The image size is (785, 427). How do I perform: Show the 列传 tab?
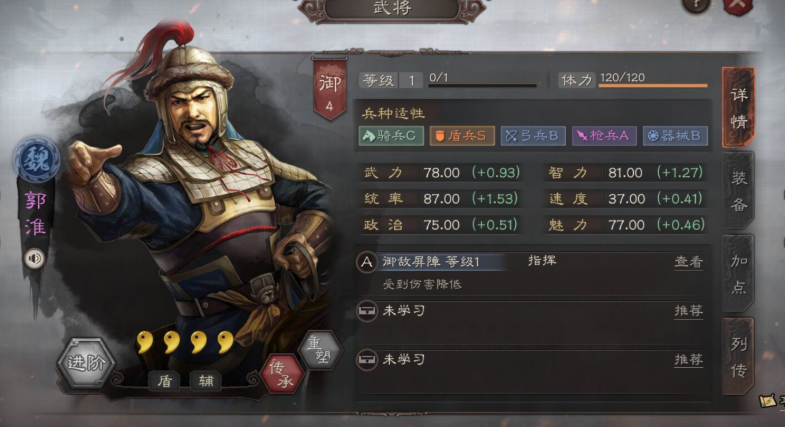coord(738,356)
